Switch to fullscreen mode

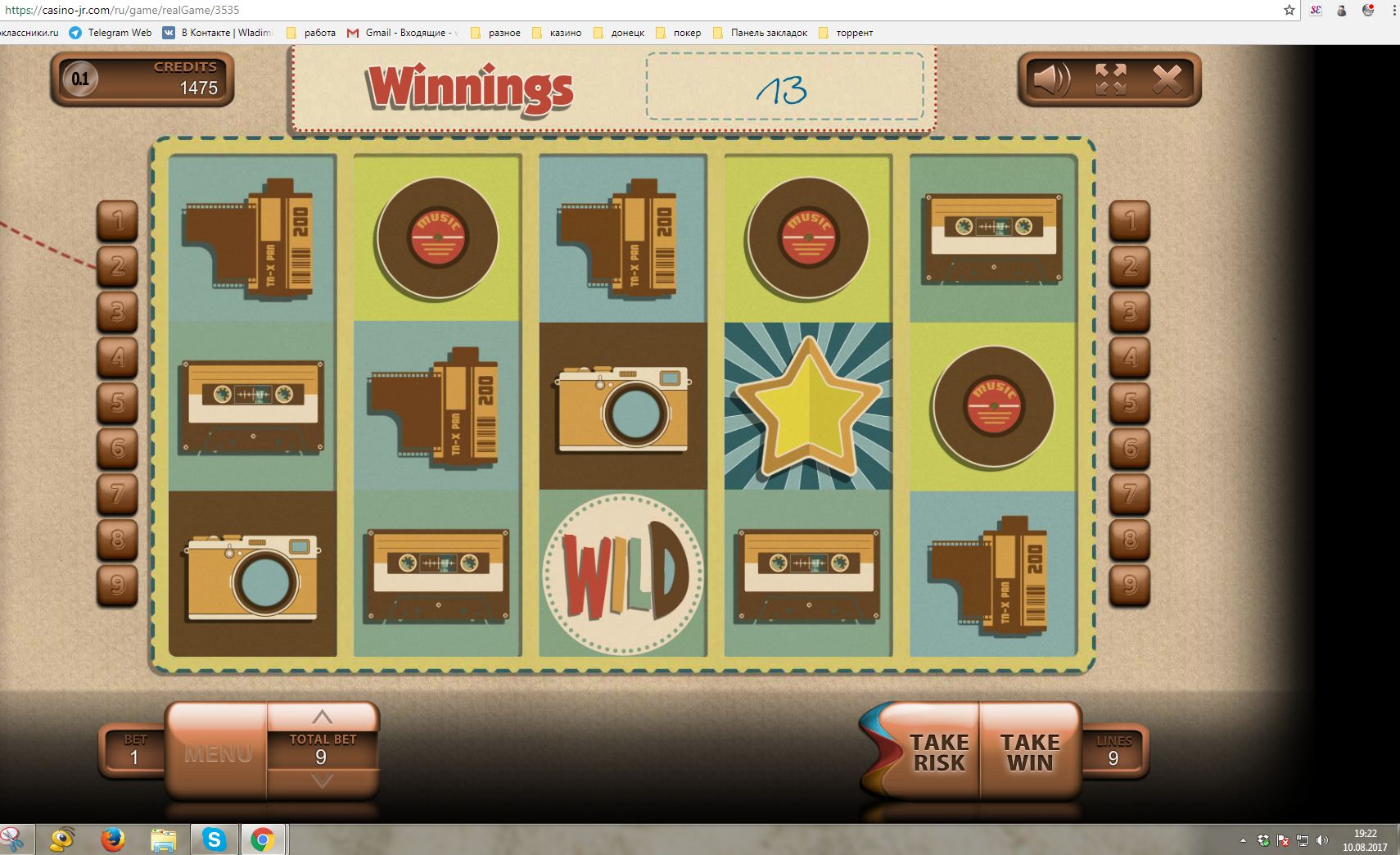tap(1110, 79)
